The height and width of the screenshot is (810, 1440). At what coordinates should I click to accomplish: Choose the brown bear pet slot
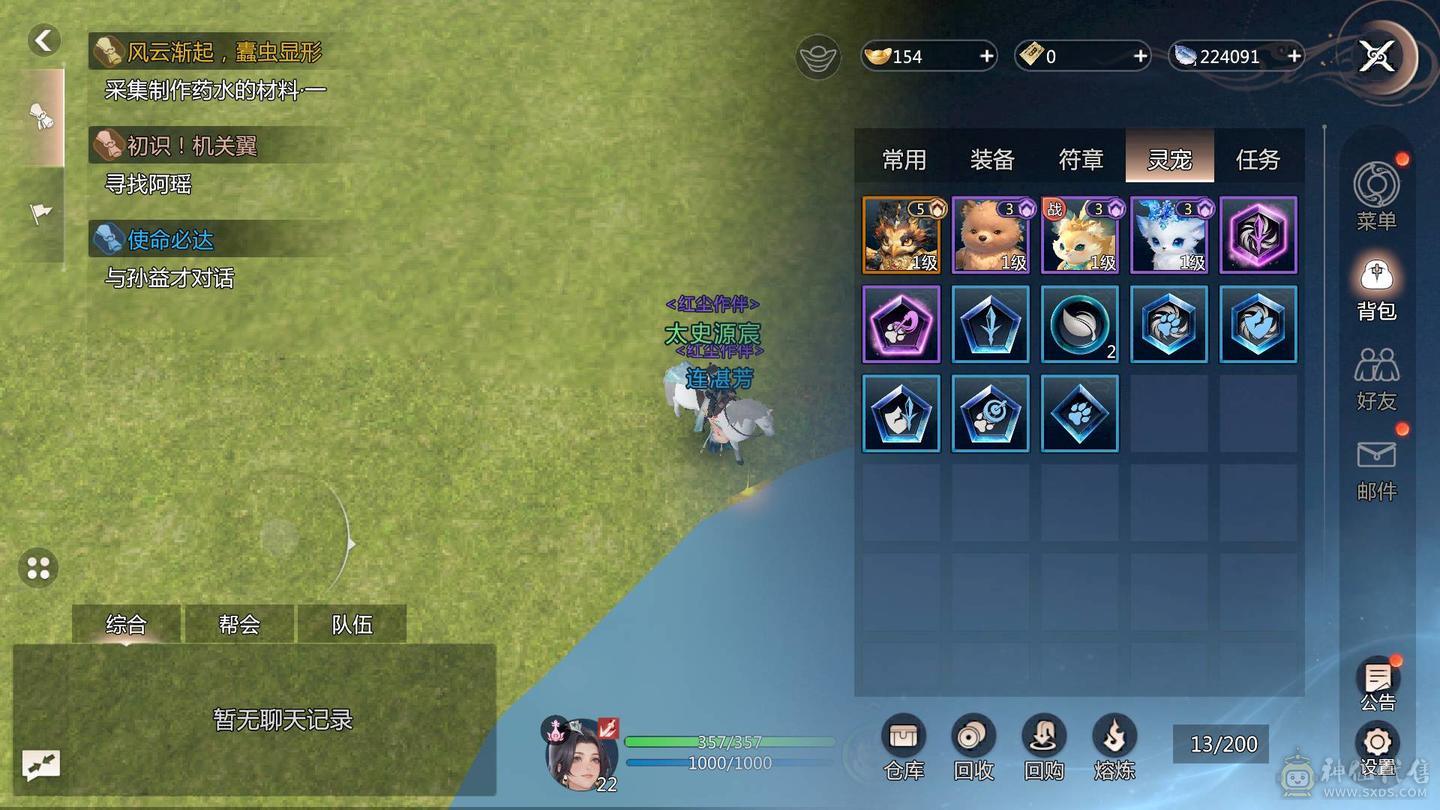point(990,235)
